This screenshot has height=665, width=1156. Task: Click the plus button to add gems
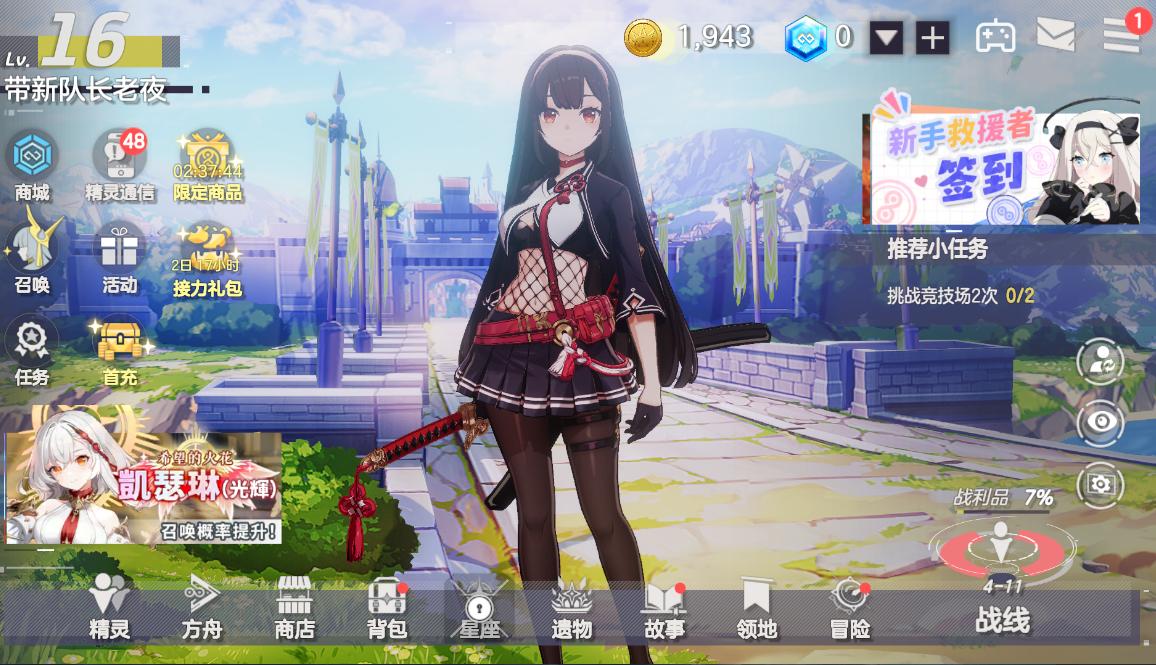932,38
